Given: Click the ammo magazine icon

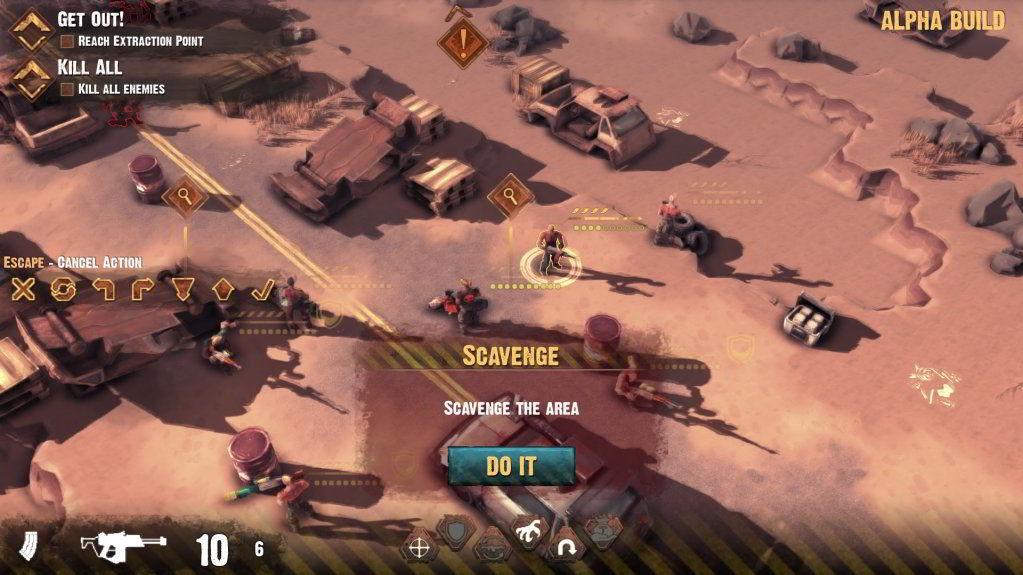Looking at the screenshot, I should [x=29, y=547].
